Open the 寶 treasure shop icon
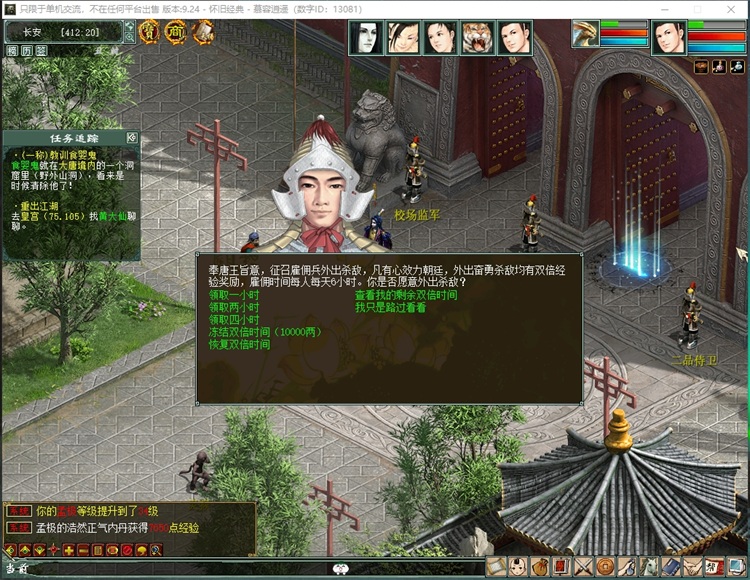Viewport: 750px width, 580px height. point(149,32)
